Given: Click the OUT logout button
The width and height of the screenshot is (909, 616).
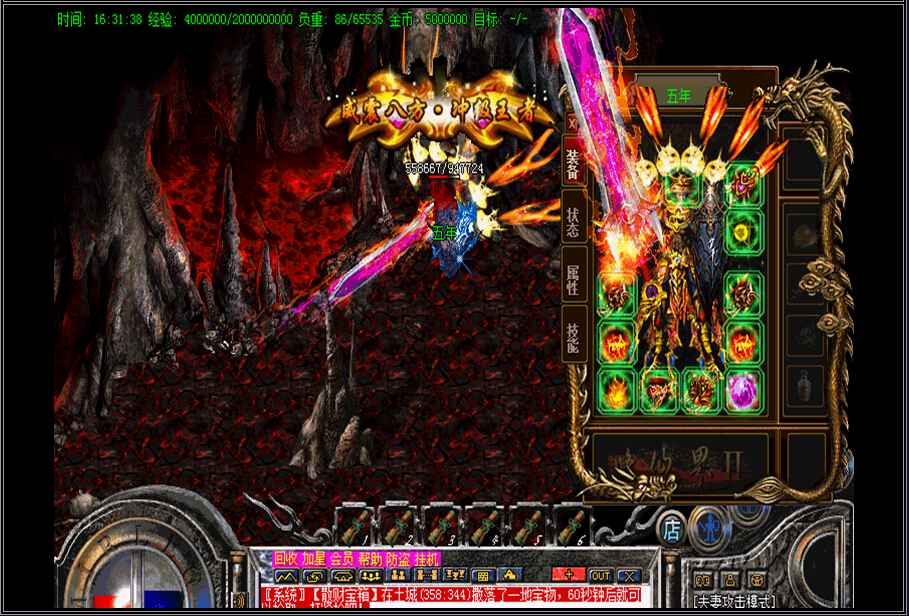Looking at the screenshot, I should [x=600, y=575].
